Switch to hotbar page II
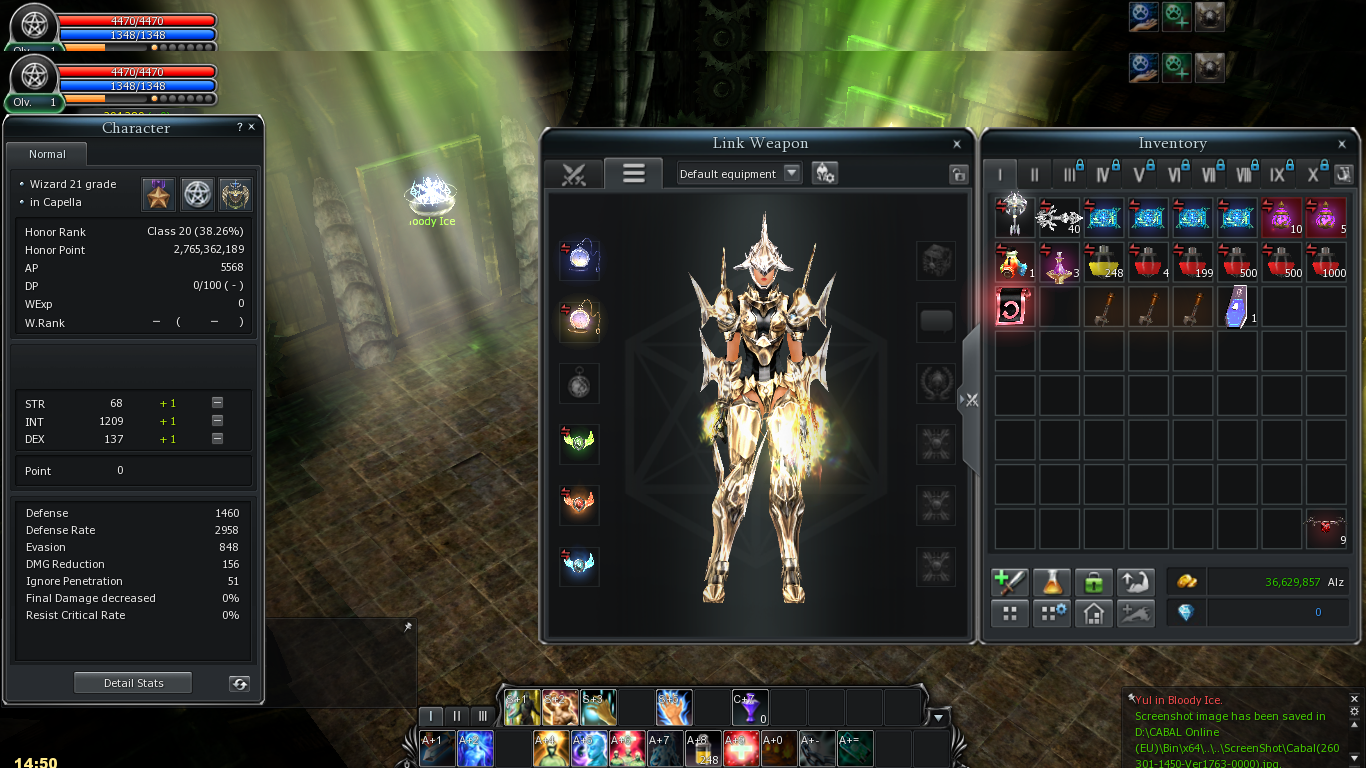Screen dimensions: 1366x768 point(457,716)
